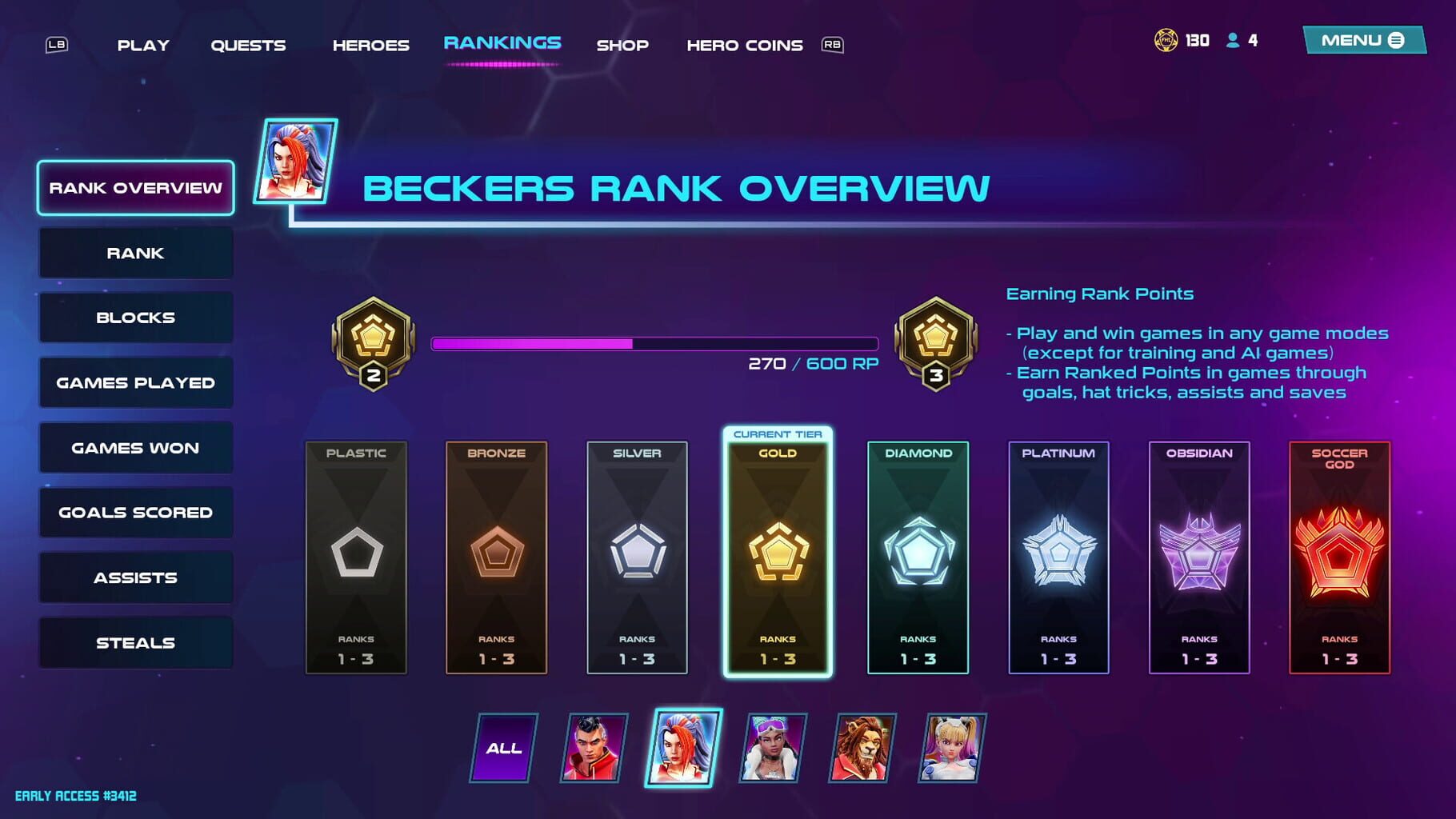Select the Diamond tier badge
Screen dimensions: 1456x819
click(917, 552)
